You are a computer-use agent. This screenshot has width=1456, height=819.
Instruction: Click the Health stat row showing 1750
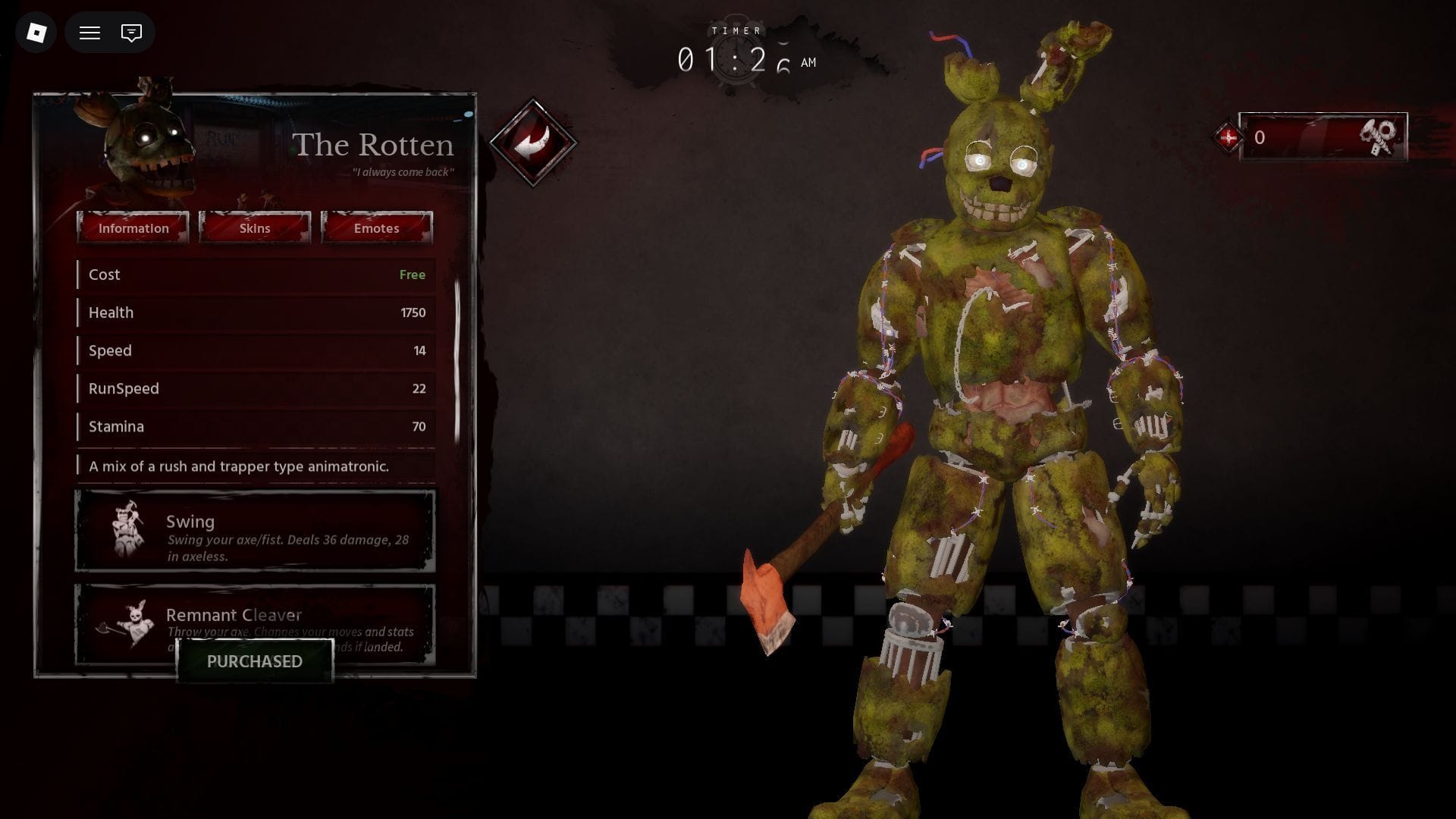click(255, 312)
